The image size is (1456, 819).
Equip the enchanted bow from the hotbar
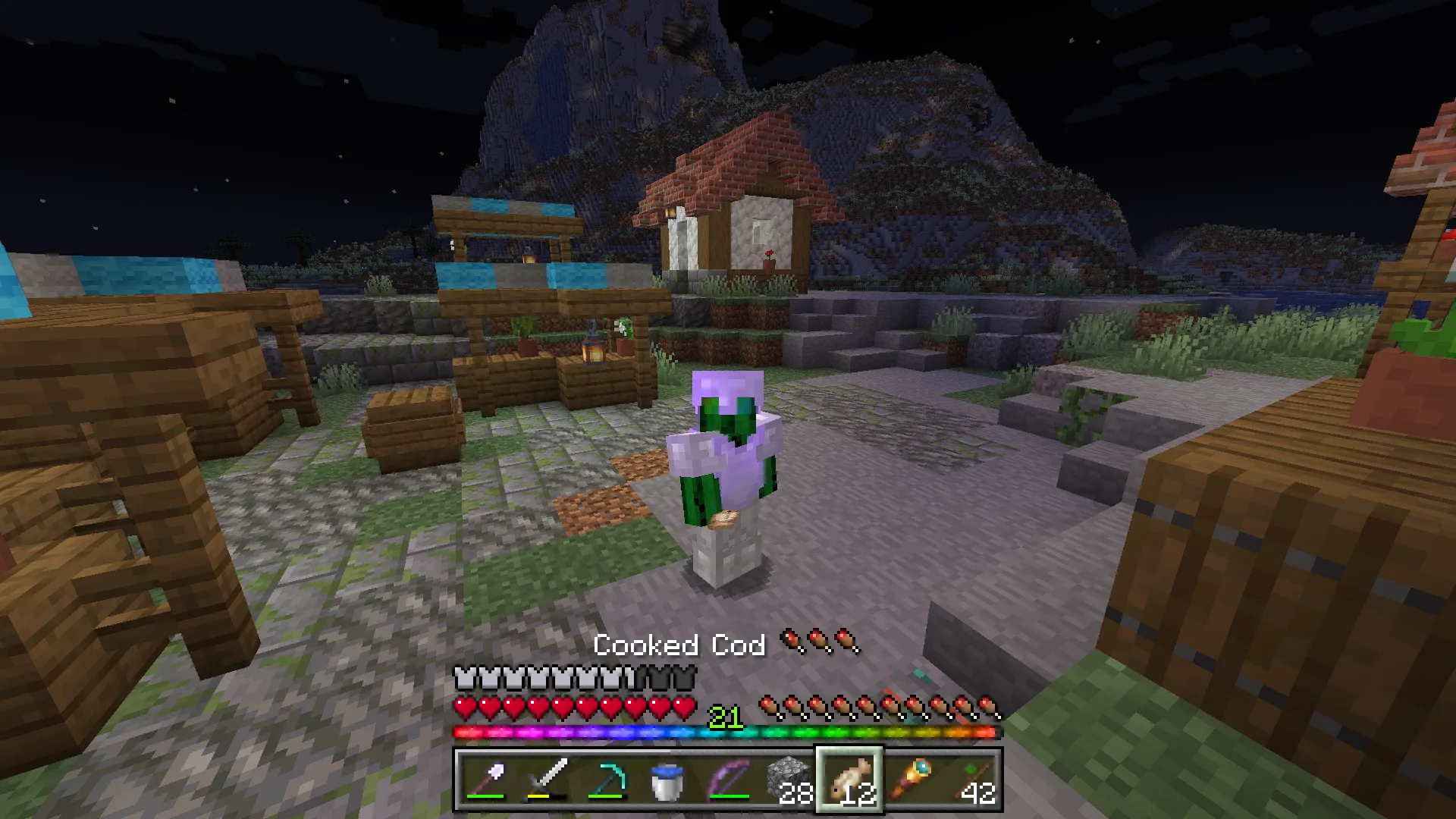tap(729, 780)
